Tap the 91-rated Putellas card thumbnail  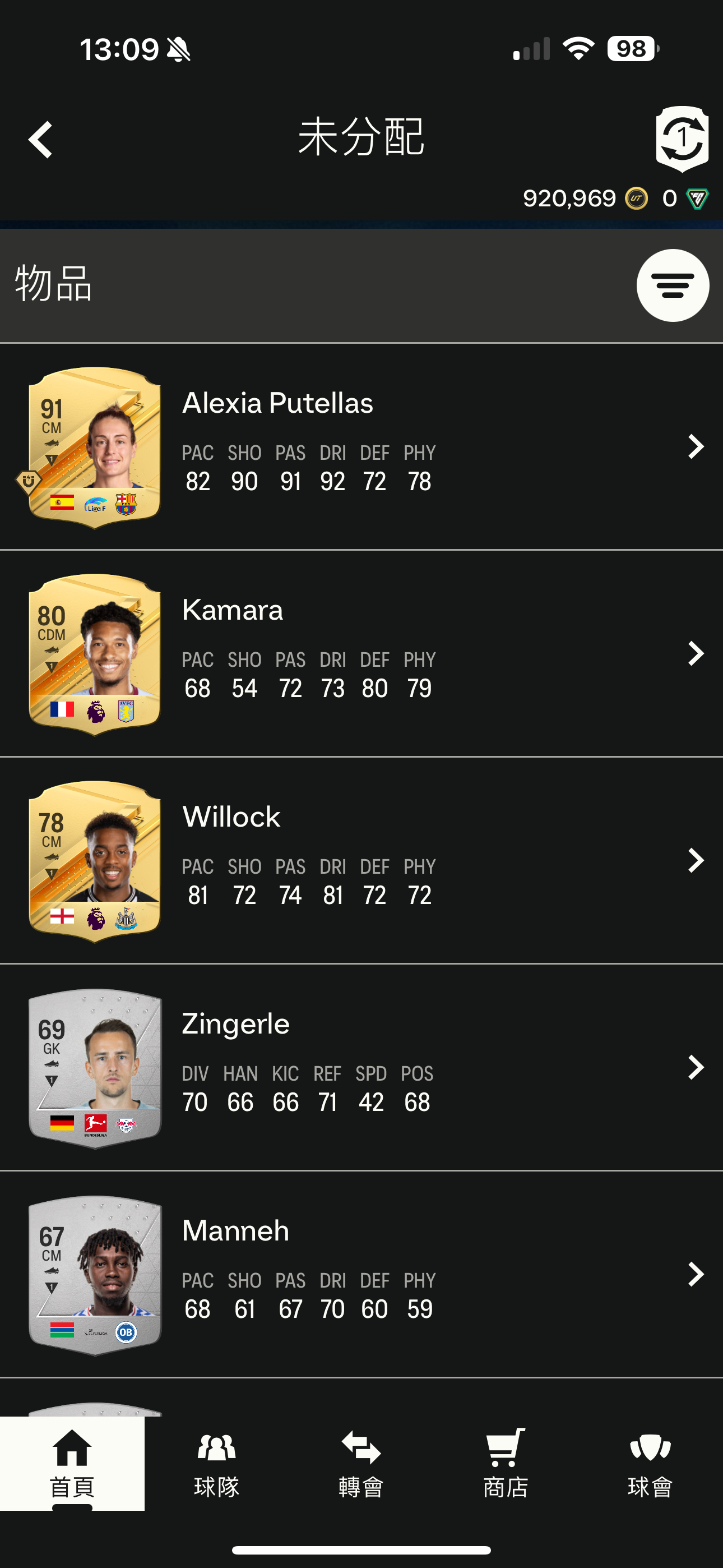(95, 448)
